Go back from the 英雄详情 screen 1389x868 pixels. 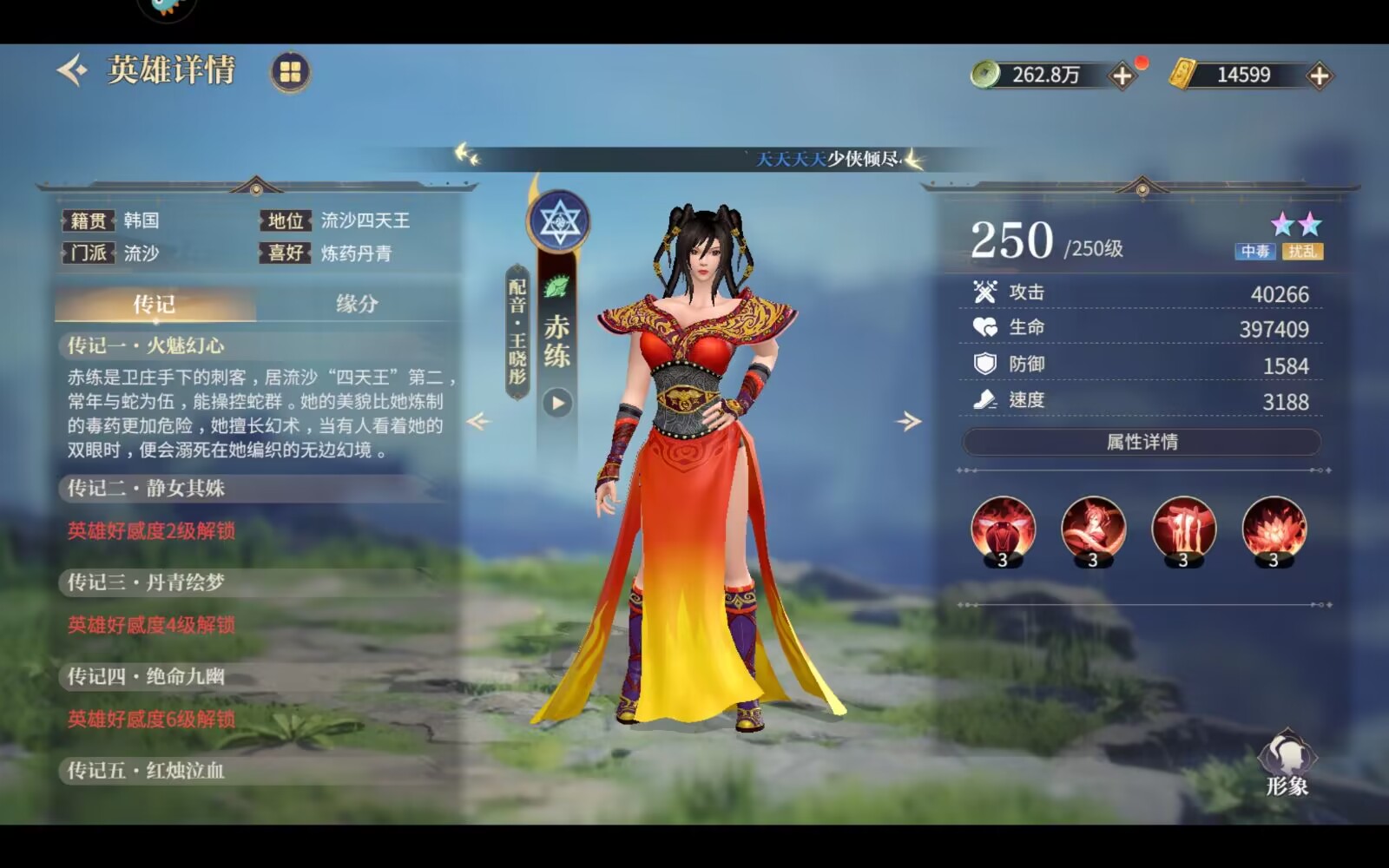pyautogui.click(x=73, y=70)
